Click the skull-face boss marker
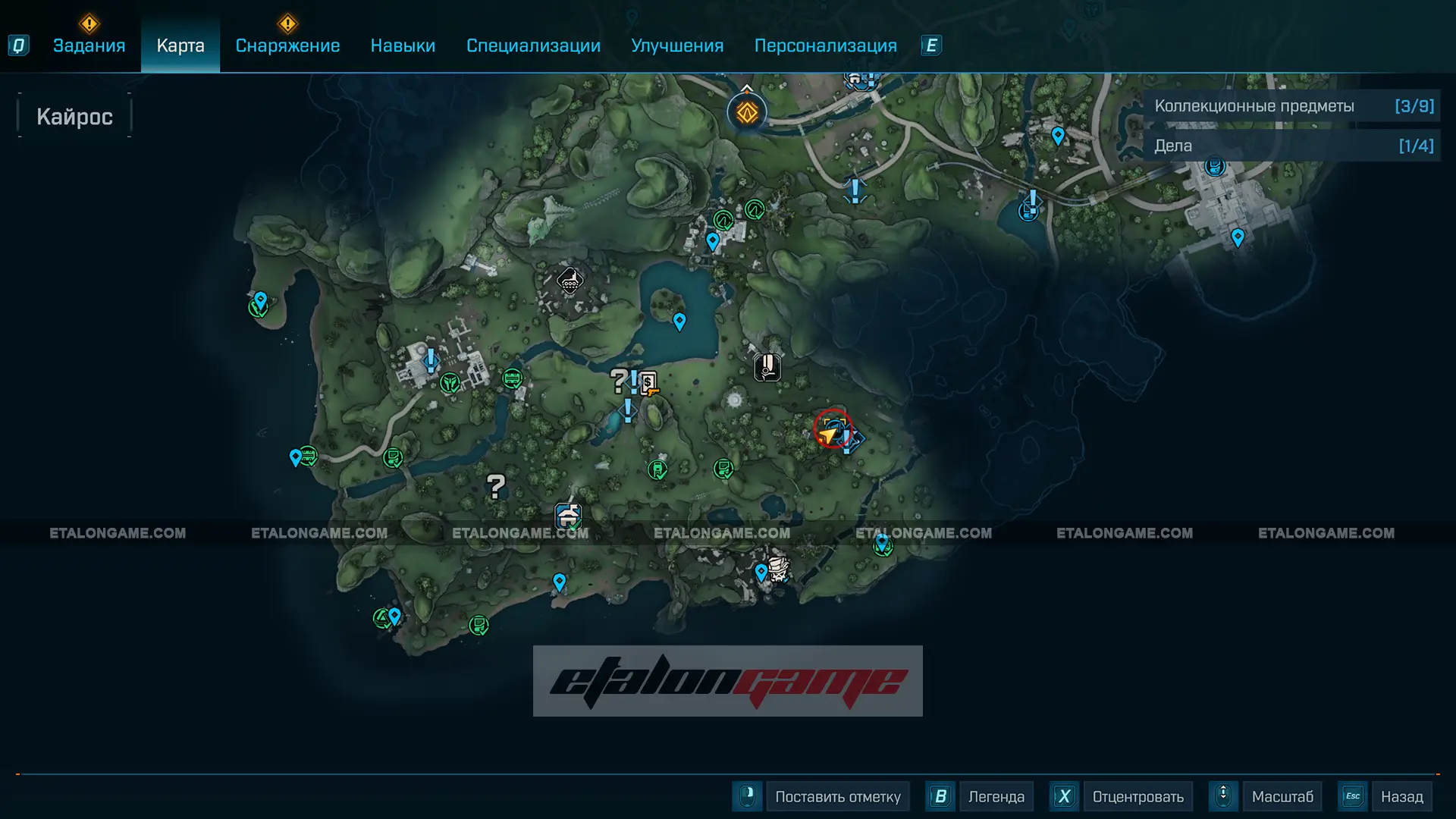The image size is (1456, 819). click(x=778, y=568)
